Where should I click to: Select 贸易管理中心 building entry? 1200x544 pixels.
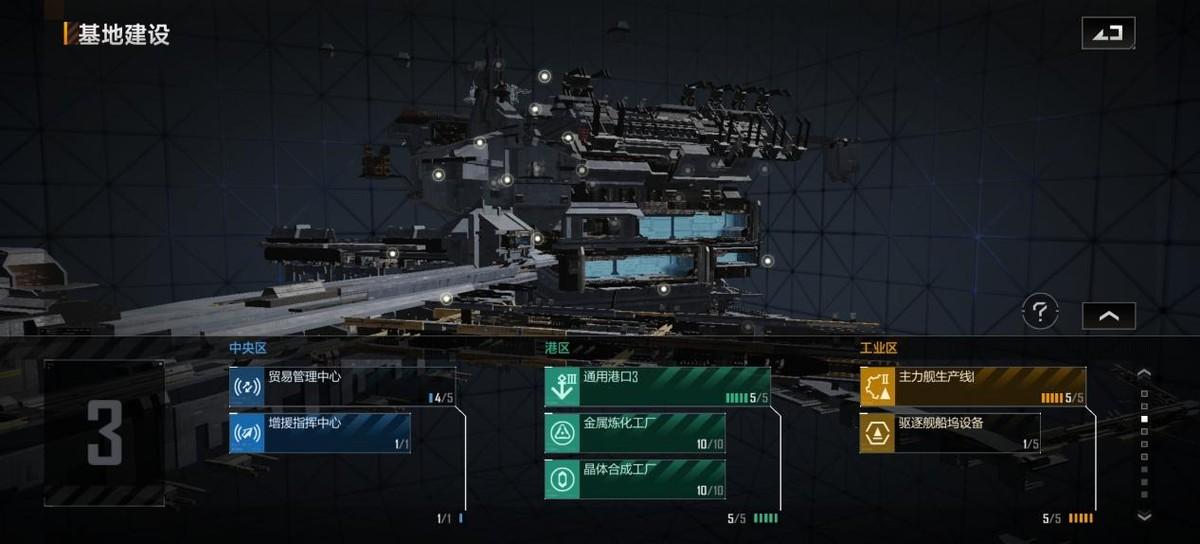[342, 387]
